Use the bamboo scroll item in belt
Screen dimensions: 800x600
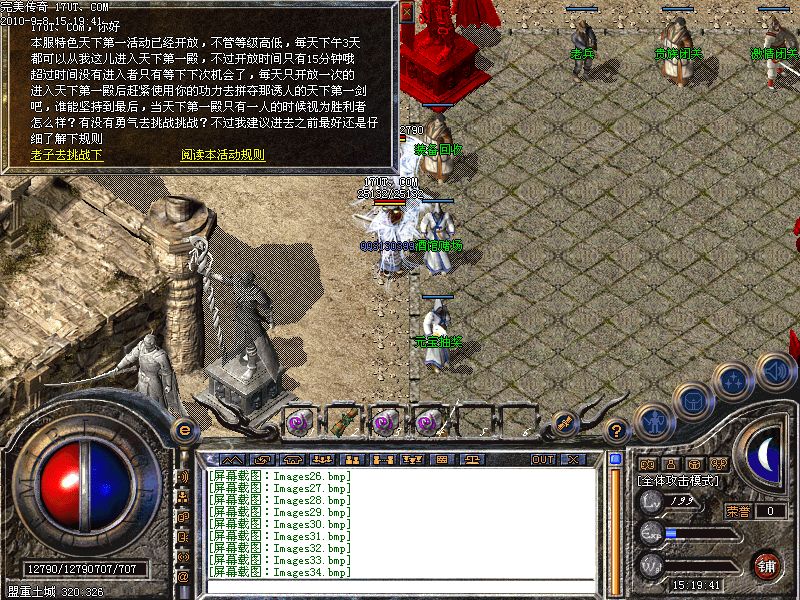[346, 421]
